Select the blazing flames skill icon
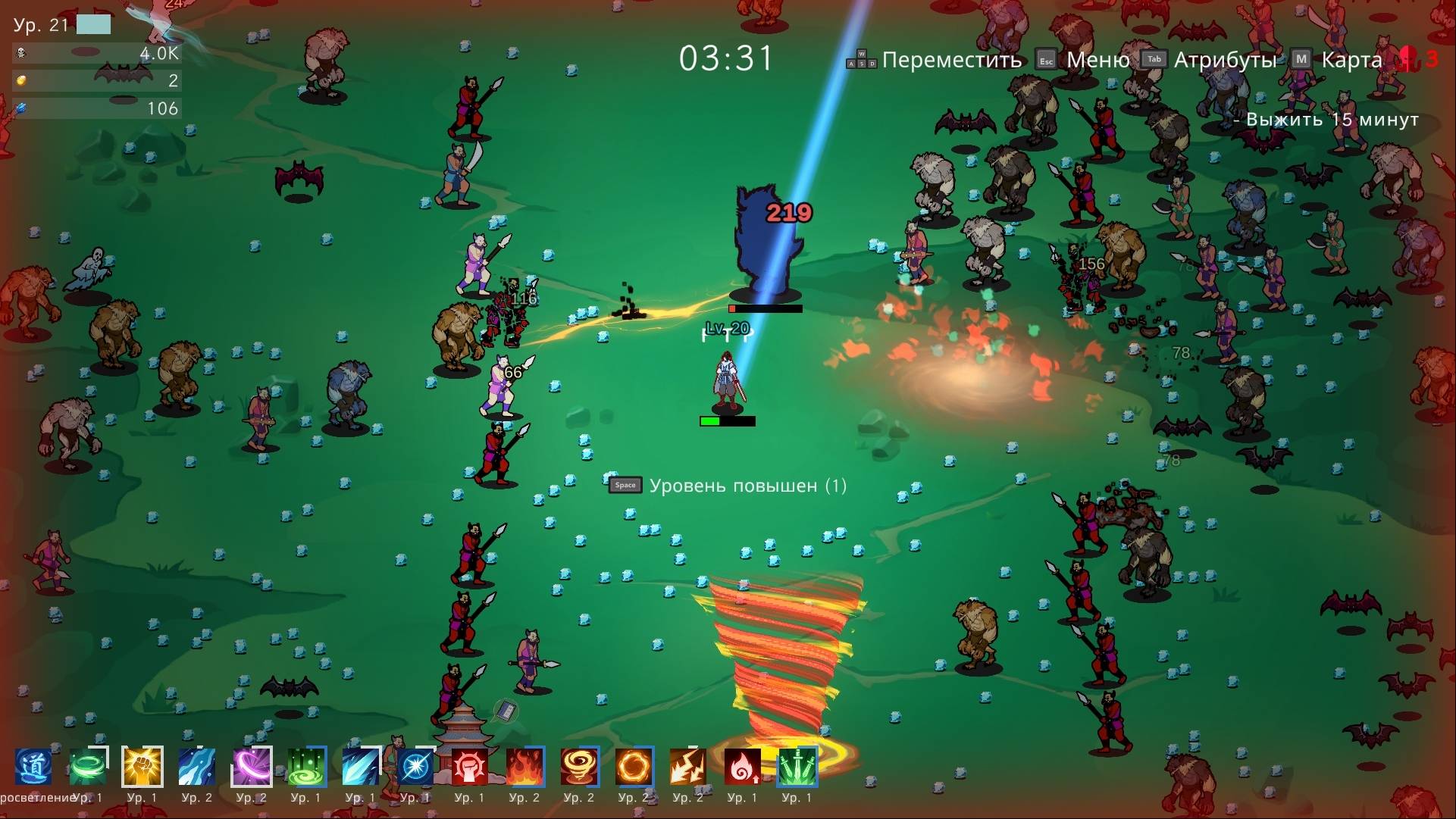The width and height of the screenshot is (1456, 819). point(524,767)
